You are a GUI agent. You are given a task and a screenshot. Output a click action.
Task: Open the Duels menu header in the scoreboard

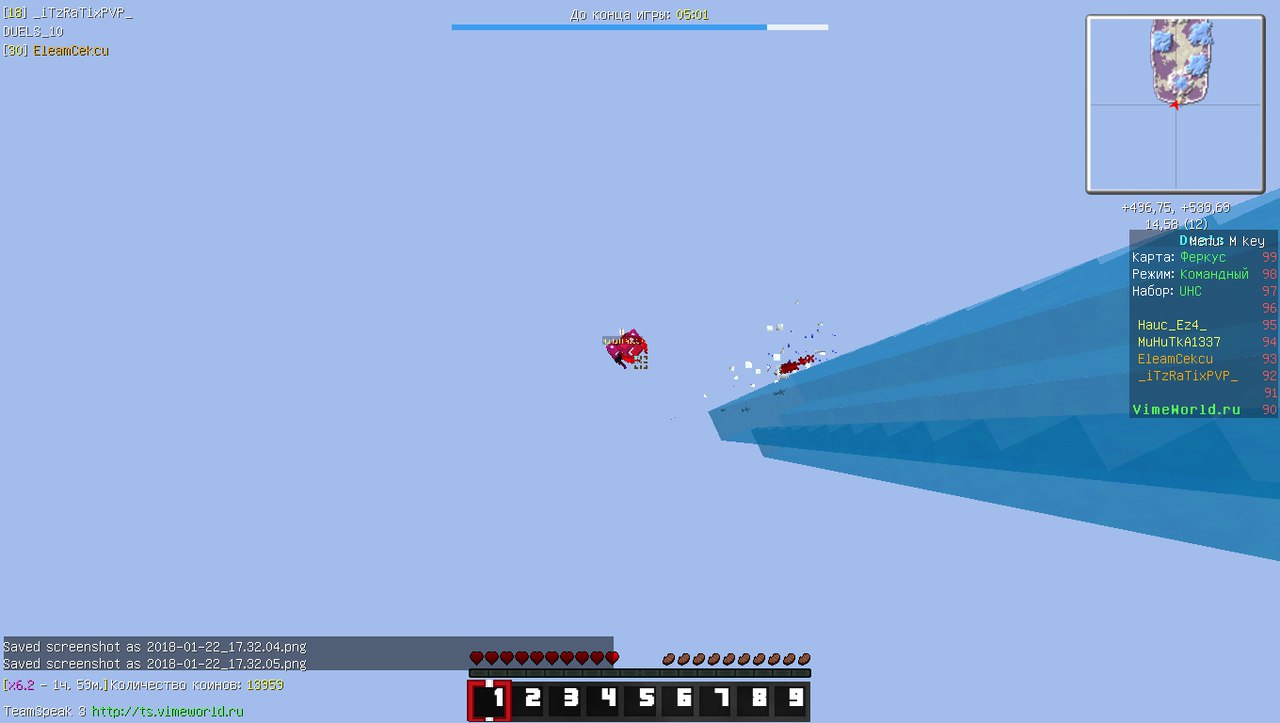click(1203, 240)
